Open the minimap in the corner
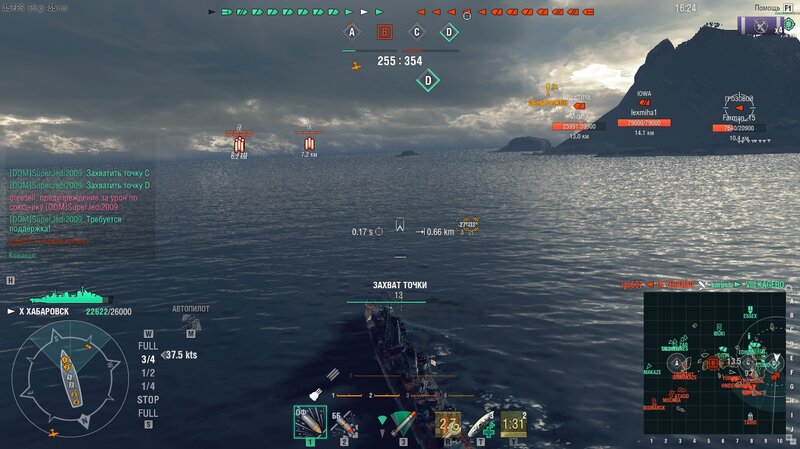This screenshot has height=449, width=800. [714, 362]
